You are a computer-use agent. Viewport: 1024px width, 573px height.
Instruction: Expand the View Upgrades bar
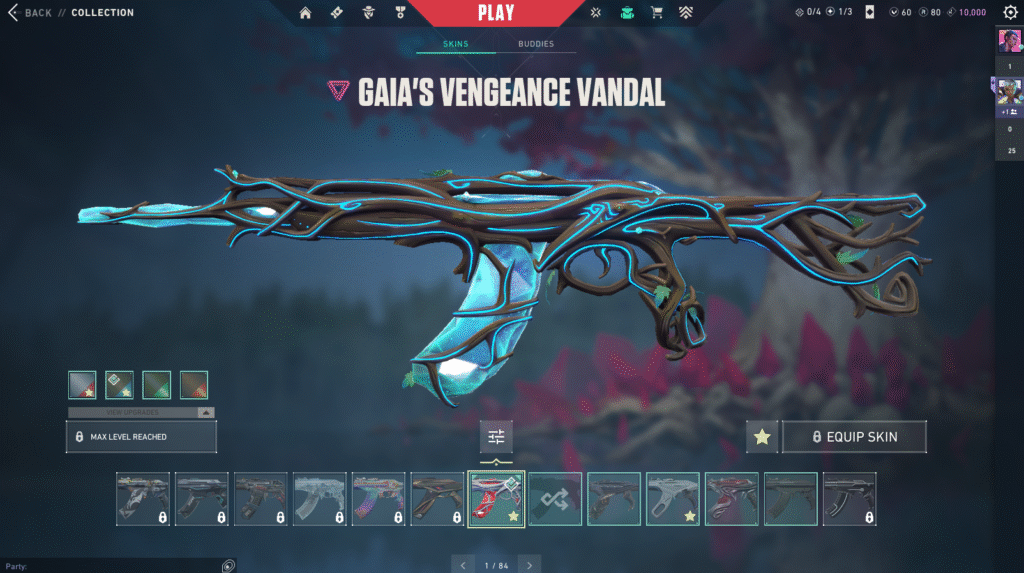(140, 412)
